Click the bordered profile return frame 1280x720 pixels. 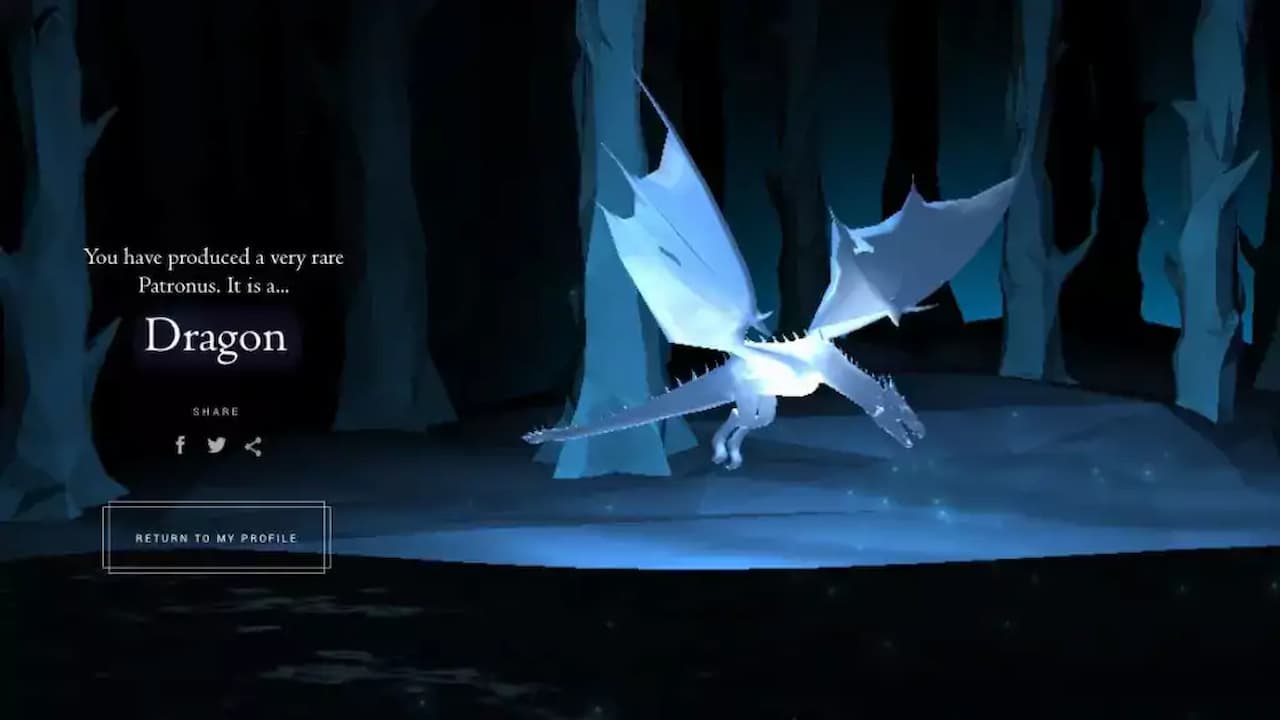coord(216,537)
